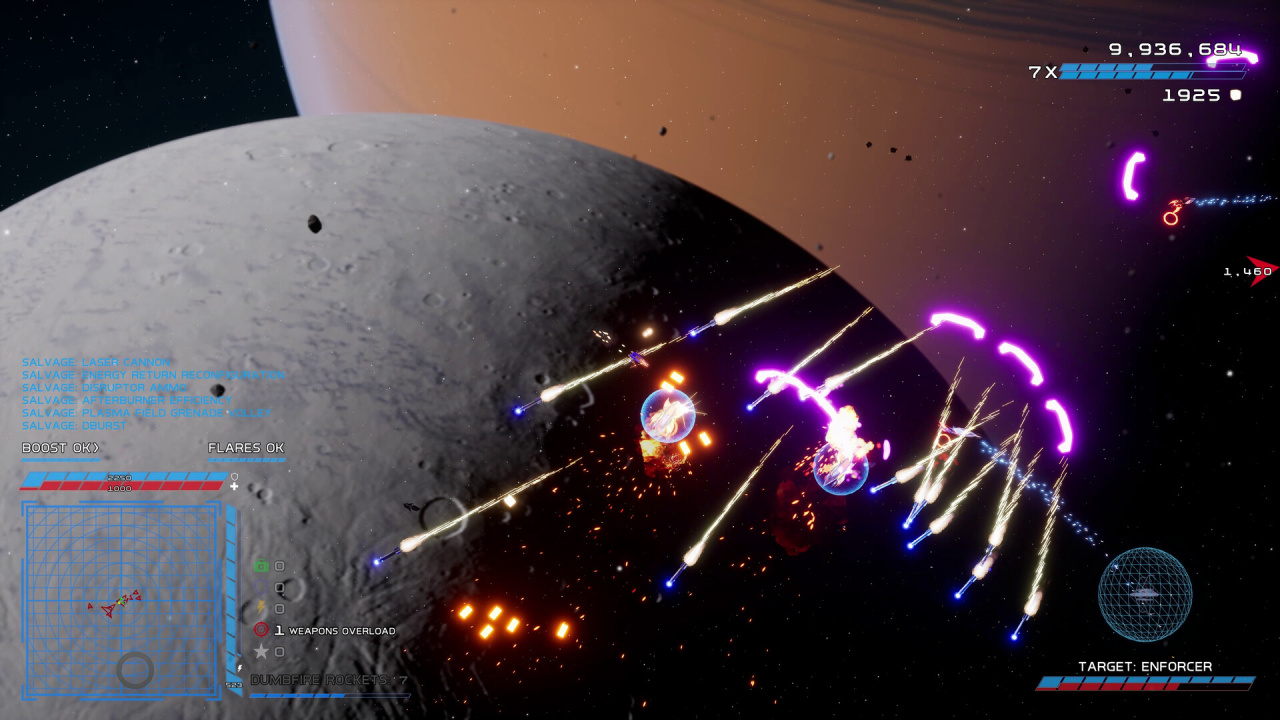Click the yellow lightning bolt power-up icon

coord(261,608)
